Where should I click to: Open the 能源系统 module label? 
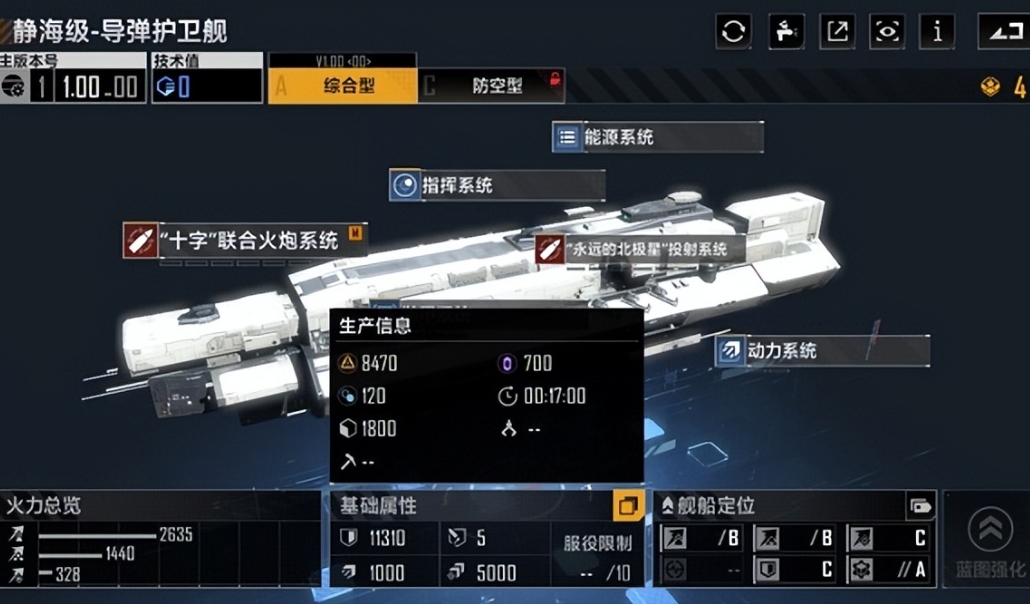[657, 137]
